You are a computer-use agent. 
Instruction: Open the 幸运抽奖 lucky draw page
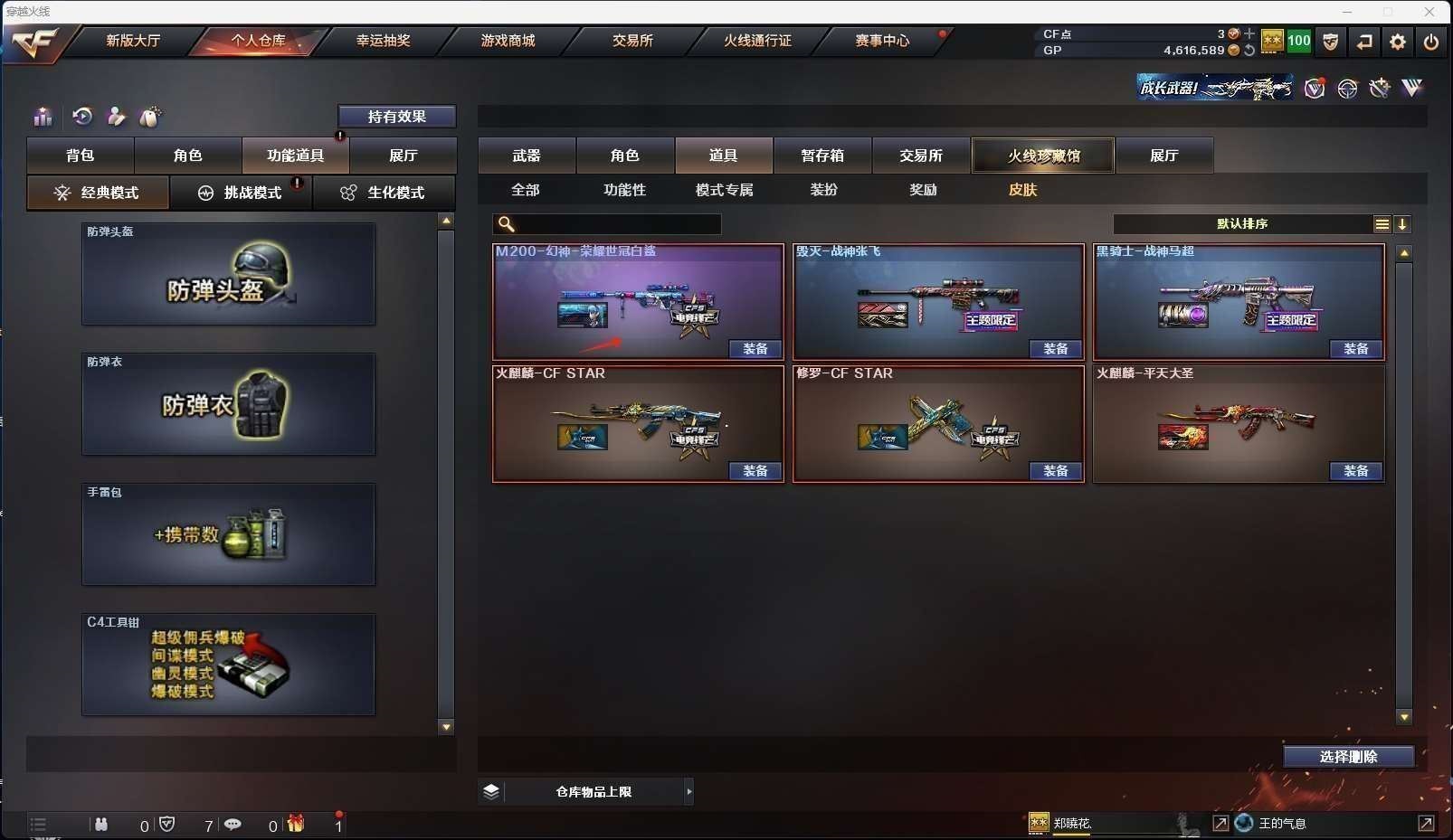tap(383, 41)
